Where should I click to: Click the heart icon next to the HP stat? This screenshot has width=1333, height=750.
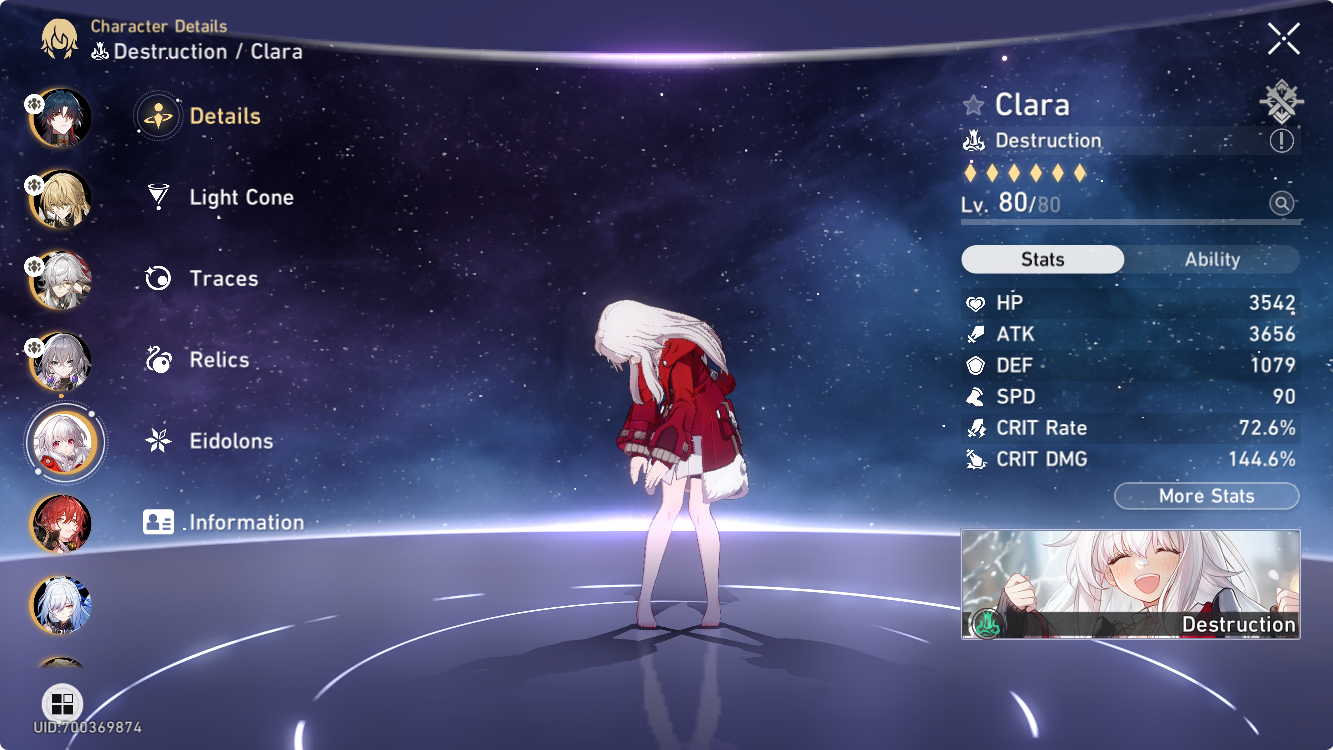point(977,302)
